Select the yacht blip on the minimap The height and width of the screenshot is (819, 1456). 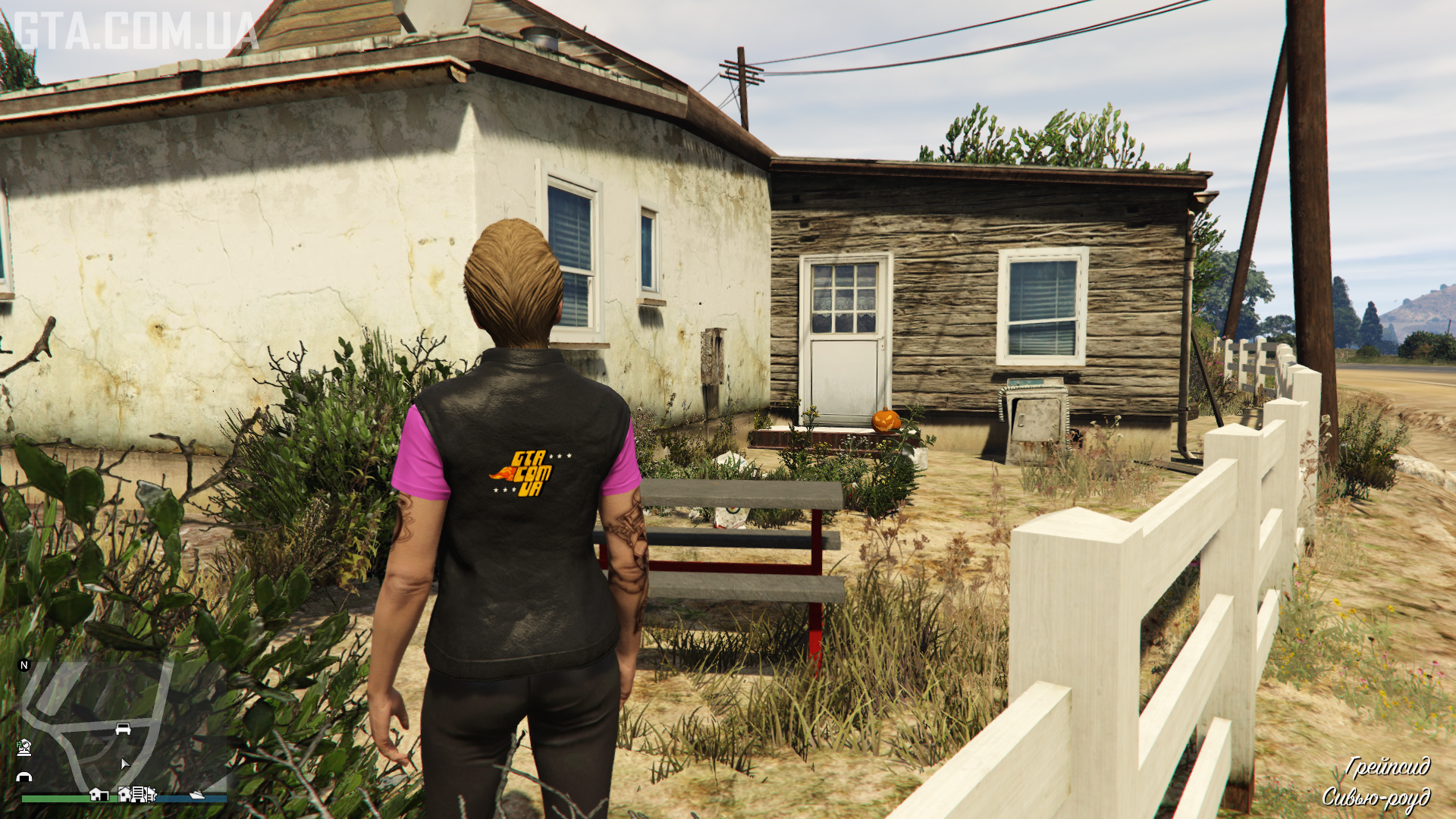click(196, 794)
